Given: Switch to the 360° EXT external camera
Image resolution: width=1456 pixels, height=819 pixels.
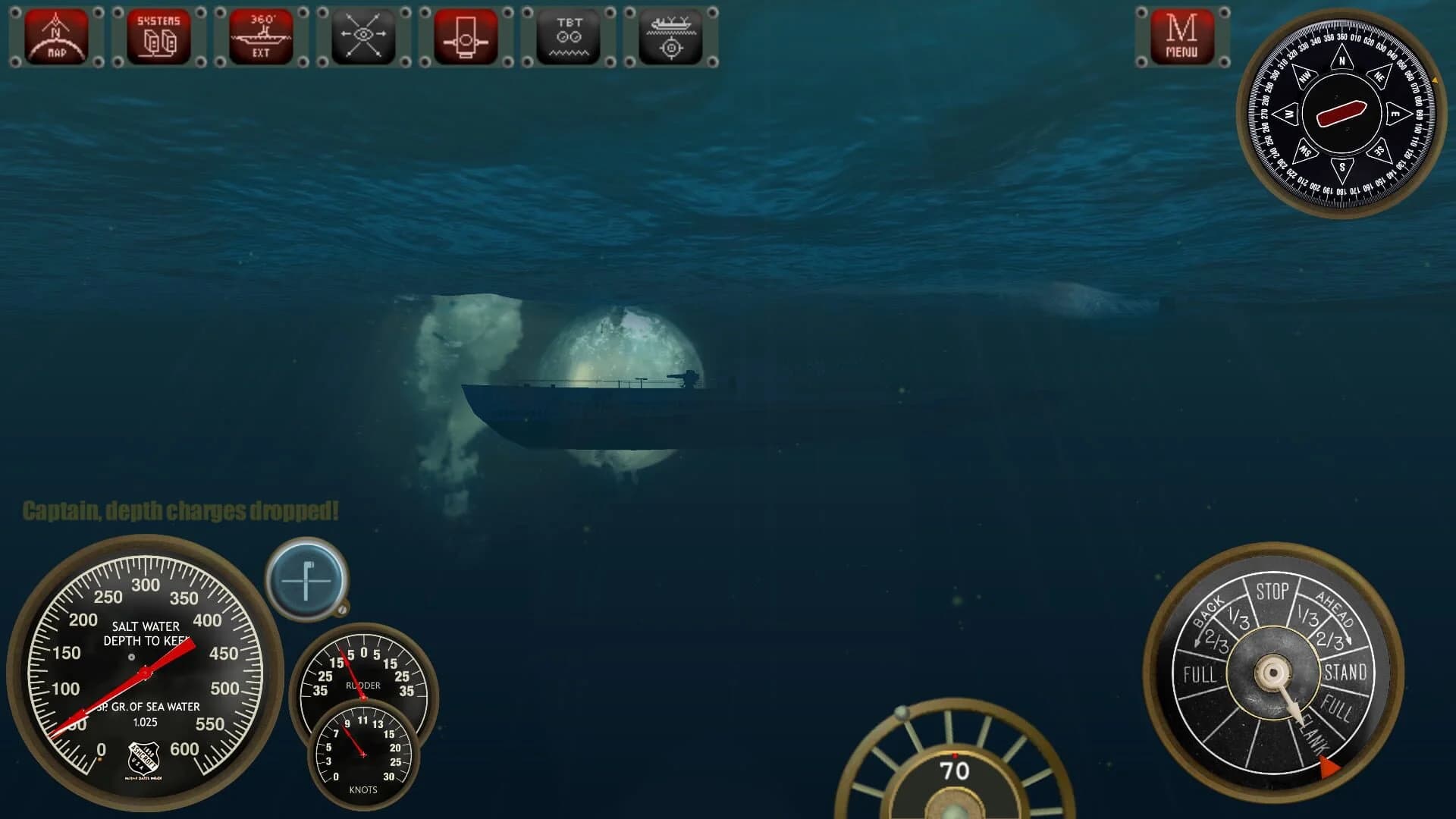Looking at the screenshot, I should 260,36.
